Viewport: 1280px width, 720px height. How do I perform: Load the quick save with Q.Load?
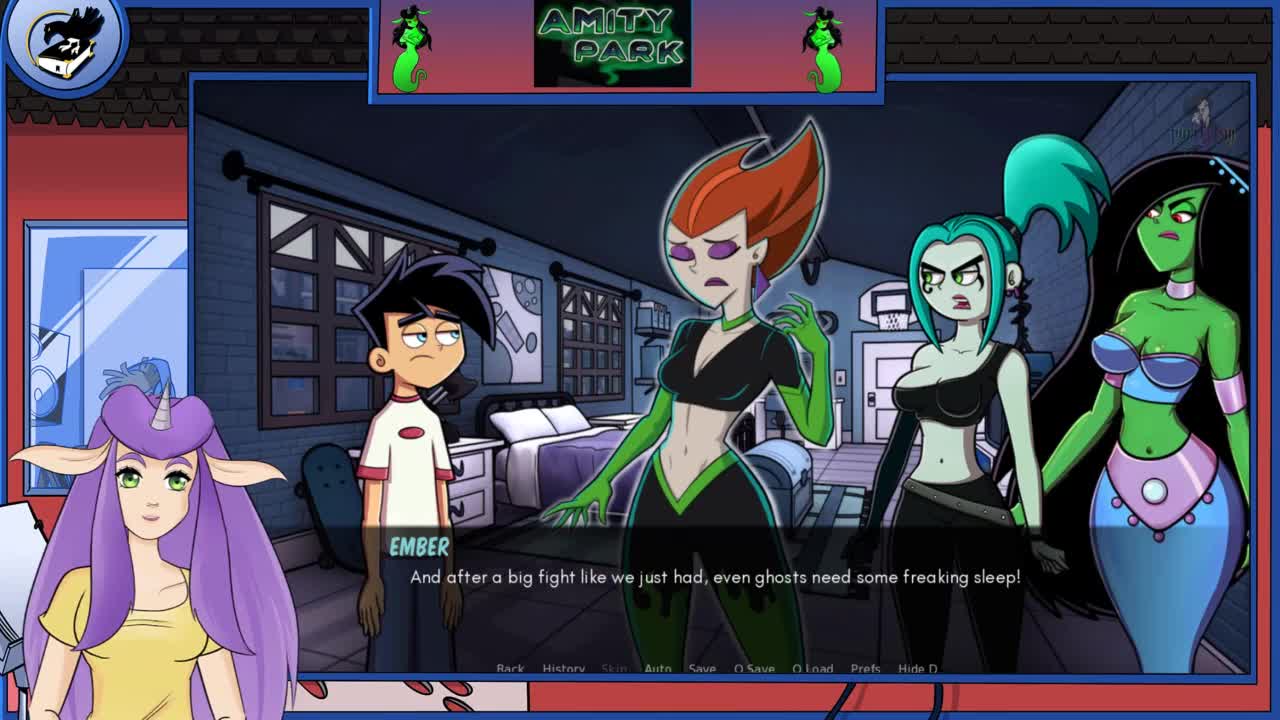pos(812,668)
